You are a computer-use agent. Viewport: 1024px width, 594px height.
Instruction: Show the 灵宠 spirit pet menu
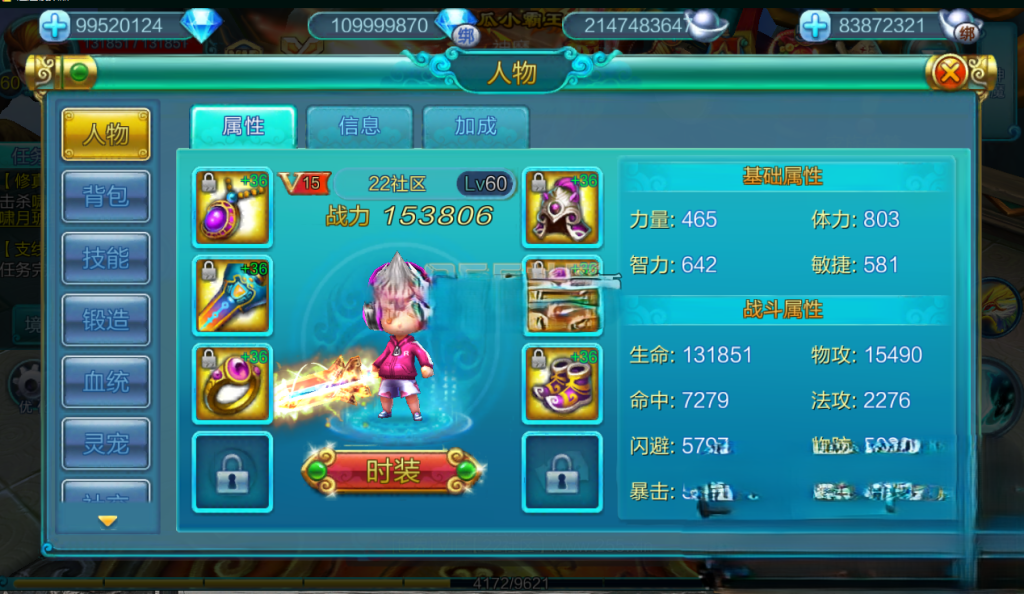pyautogui.click(x=105, y=444)
